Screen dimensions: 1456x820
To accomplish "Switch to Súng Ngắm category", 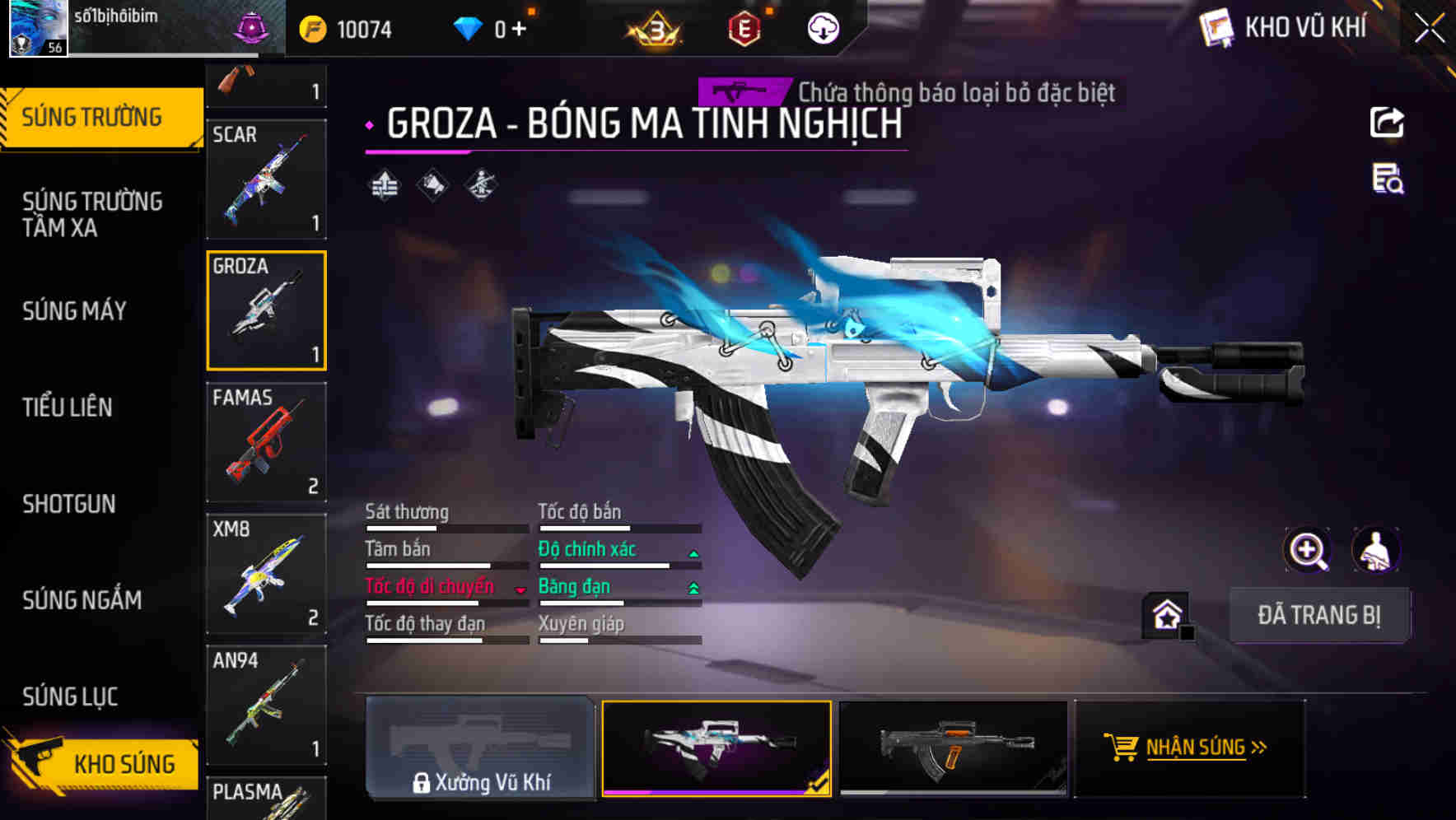I will (x=82, y=600).
